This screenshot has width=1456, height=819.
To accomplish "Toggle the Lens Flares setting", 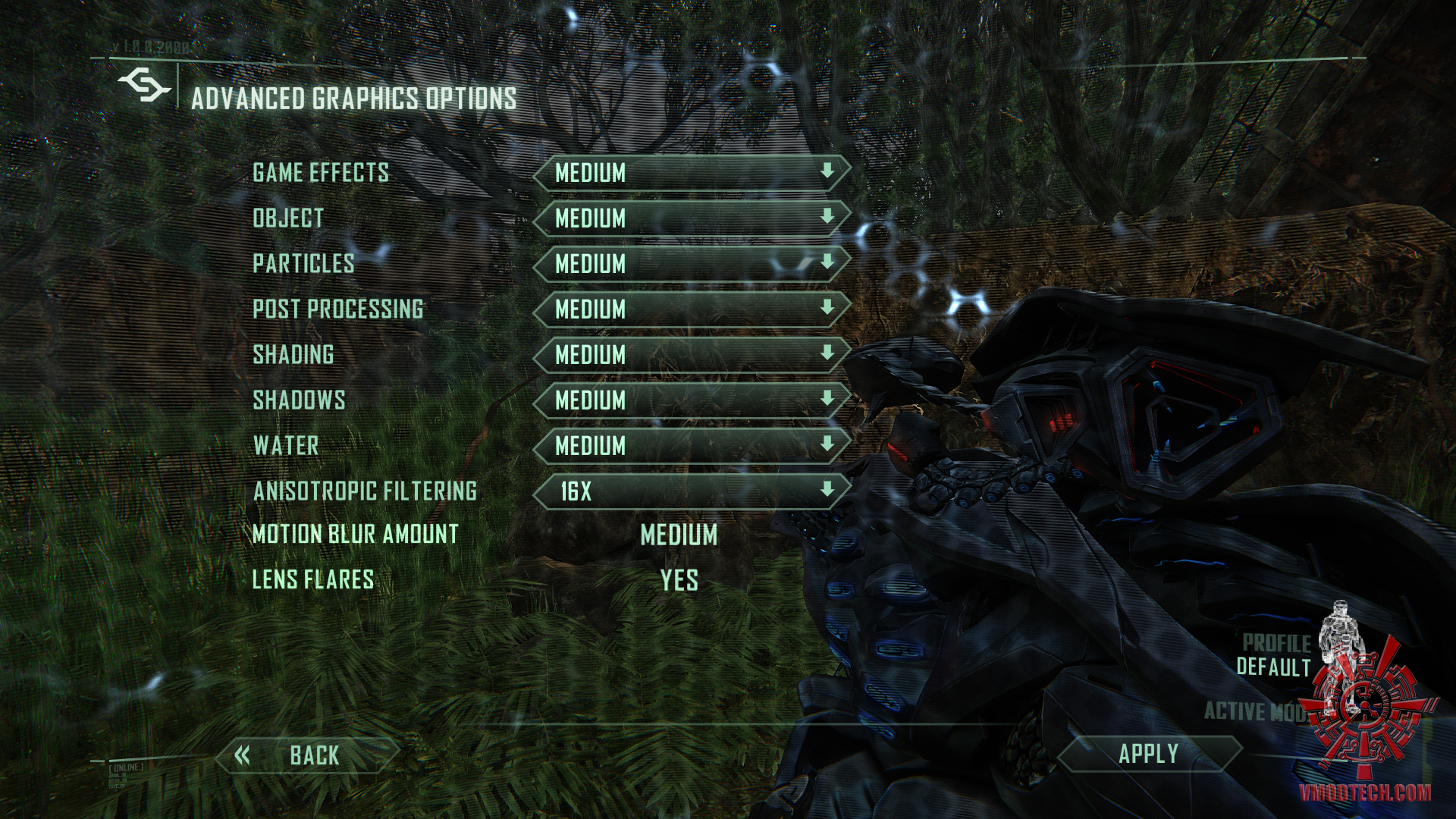I will (679, 581).
